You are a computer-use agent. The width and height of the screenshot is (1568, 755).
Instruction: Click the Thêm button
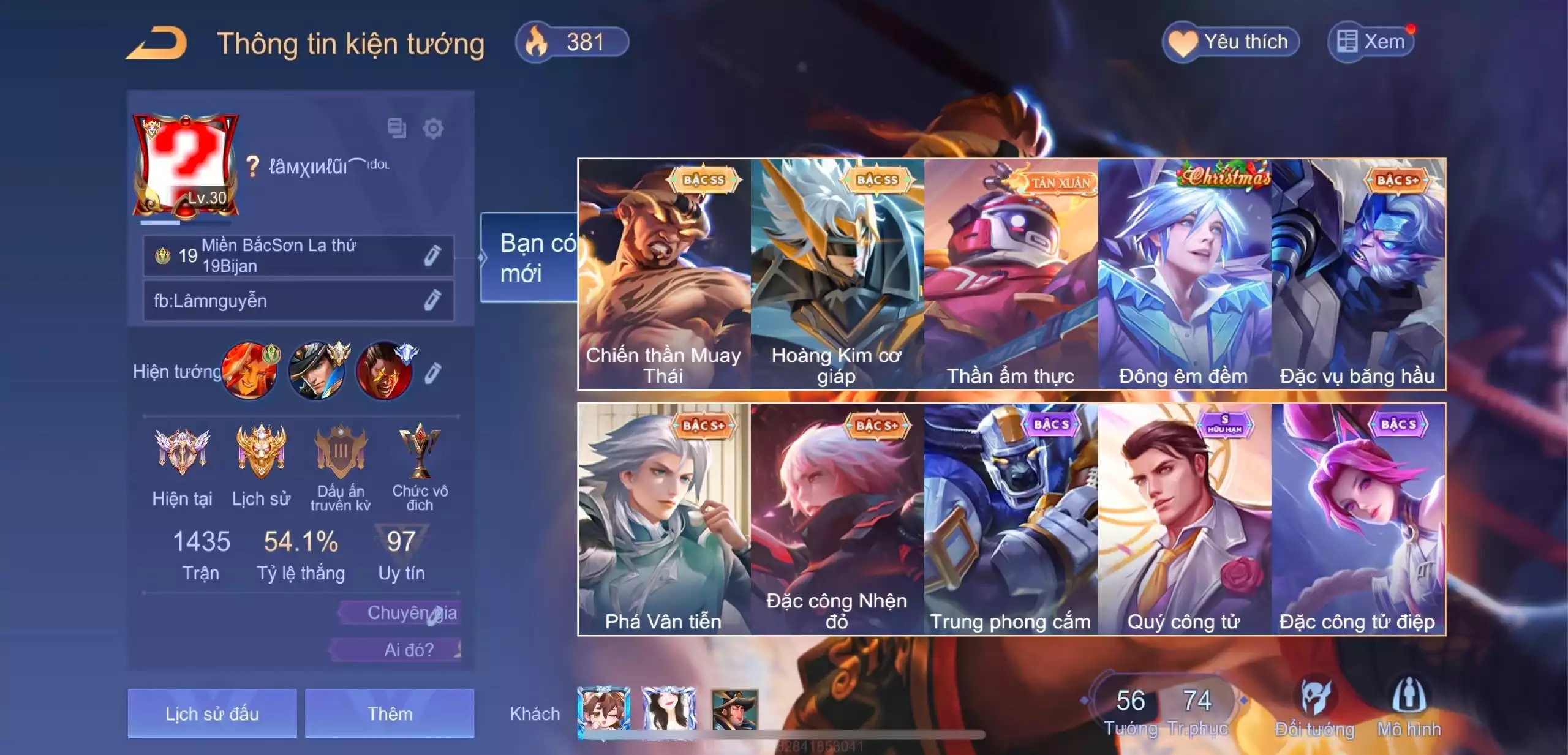click(390, 713)
